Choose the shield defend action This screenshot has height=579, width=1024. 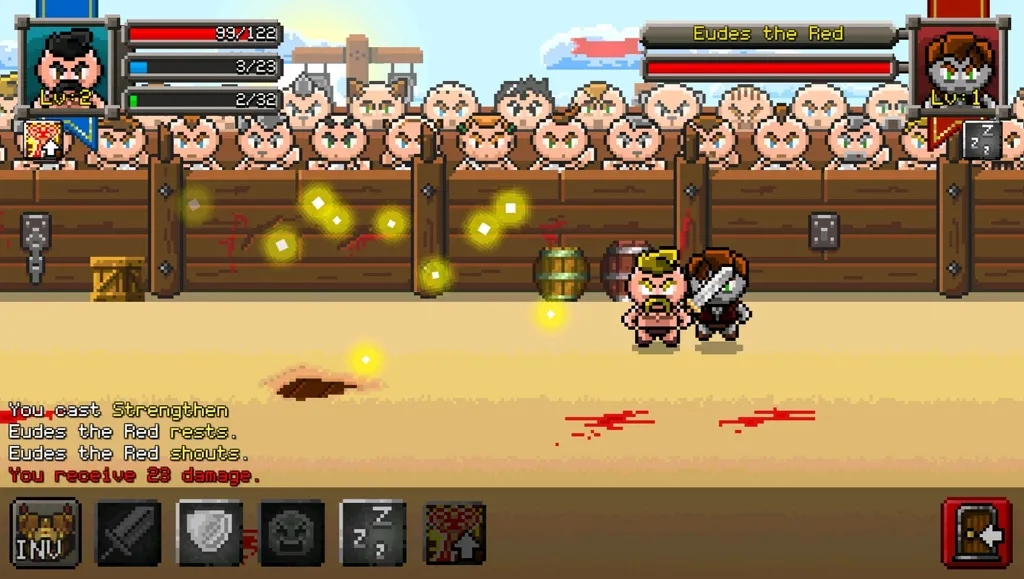coord(210,532)
